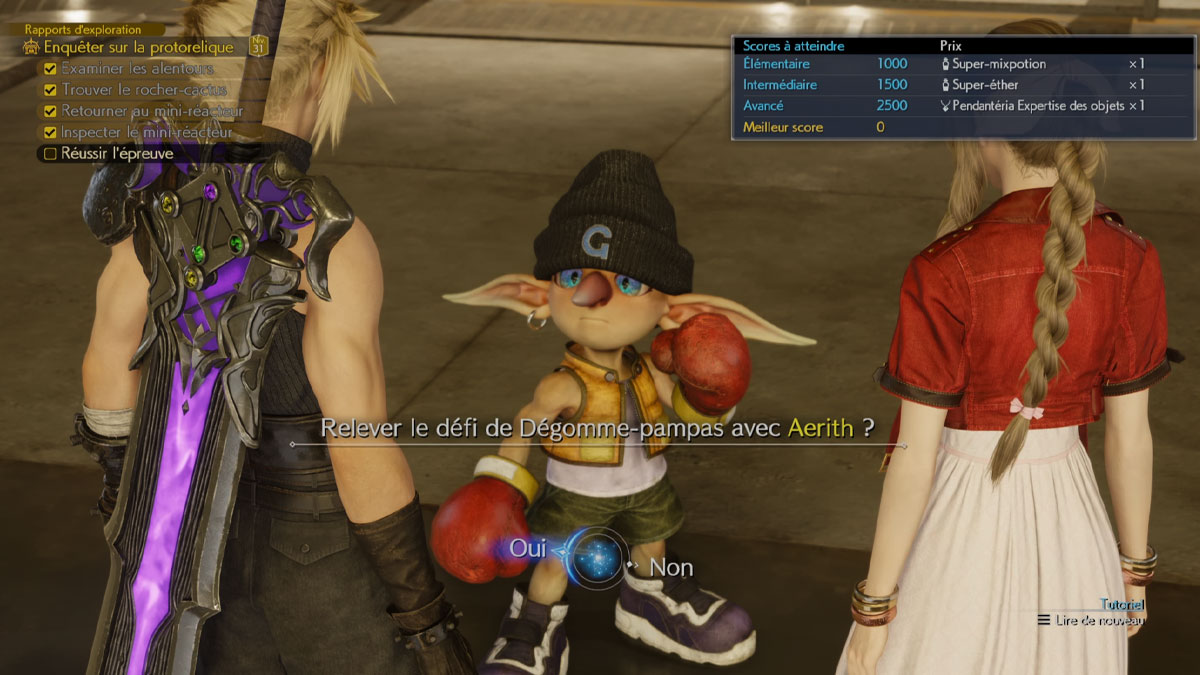
Task: Select the "Inspecter le mini-réacteur" objective
Action: click(146, 132)
